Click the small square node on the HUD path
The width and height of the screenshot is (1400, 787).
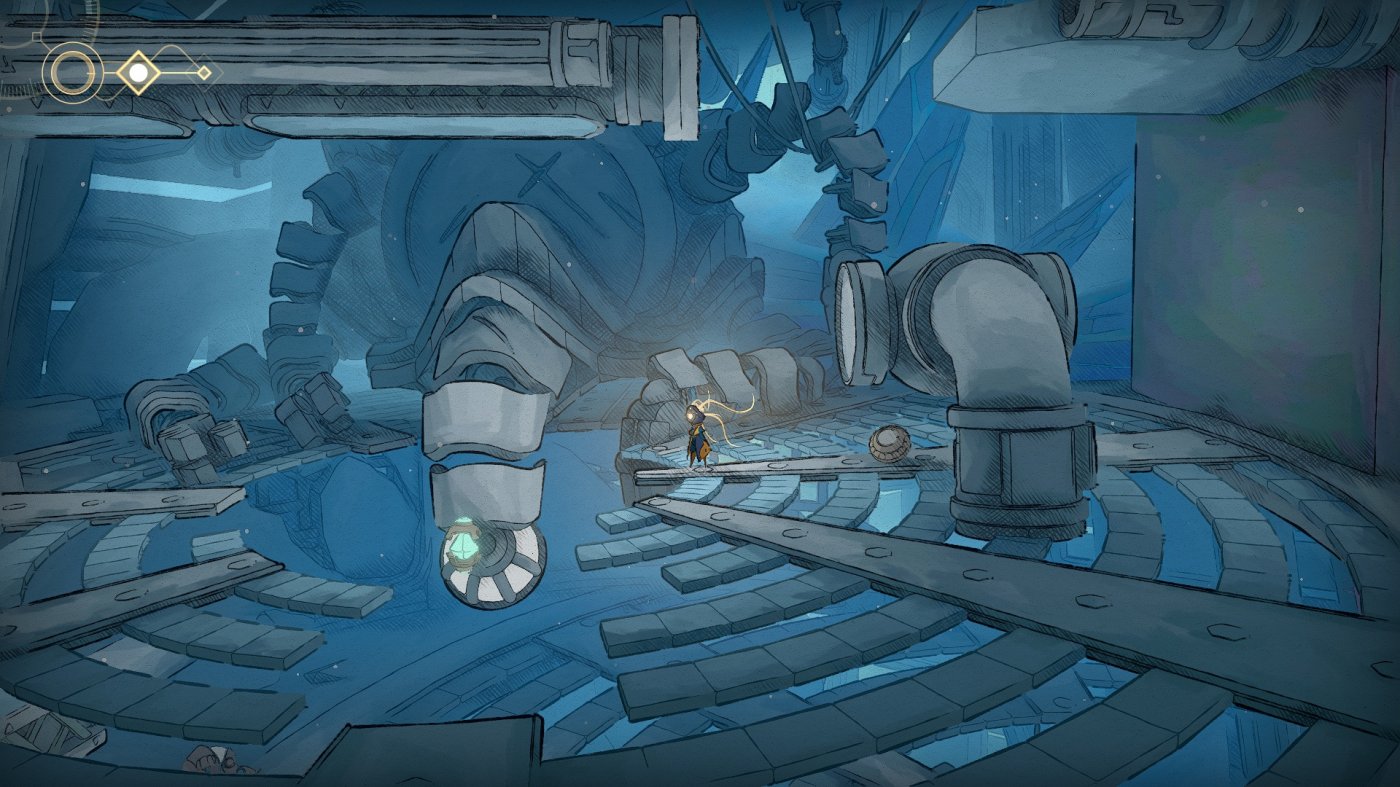click(37, 36)
